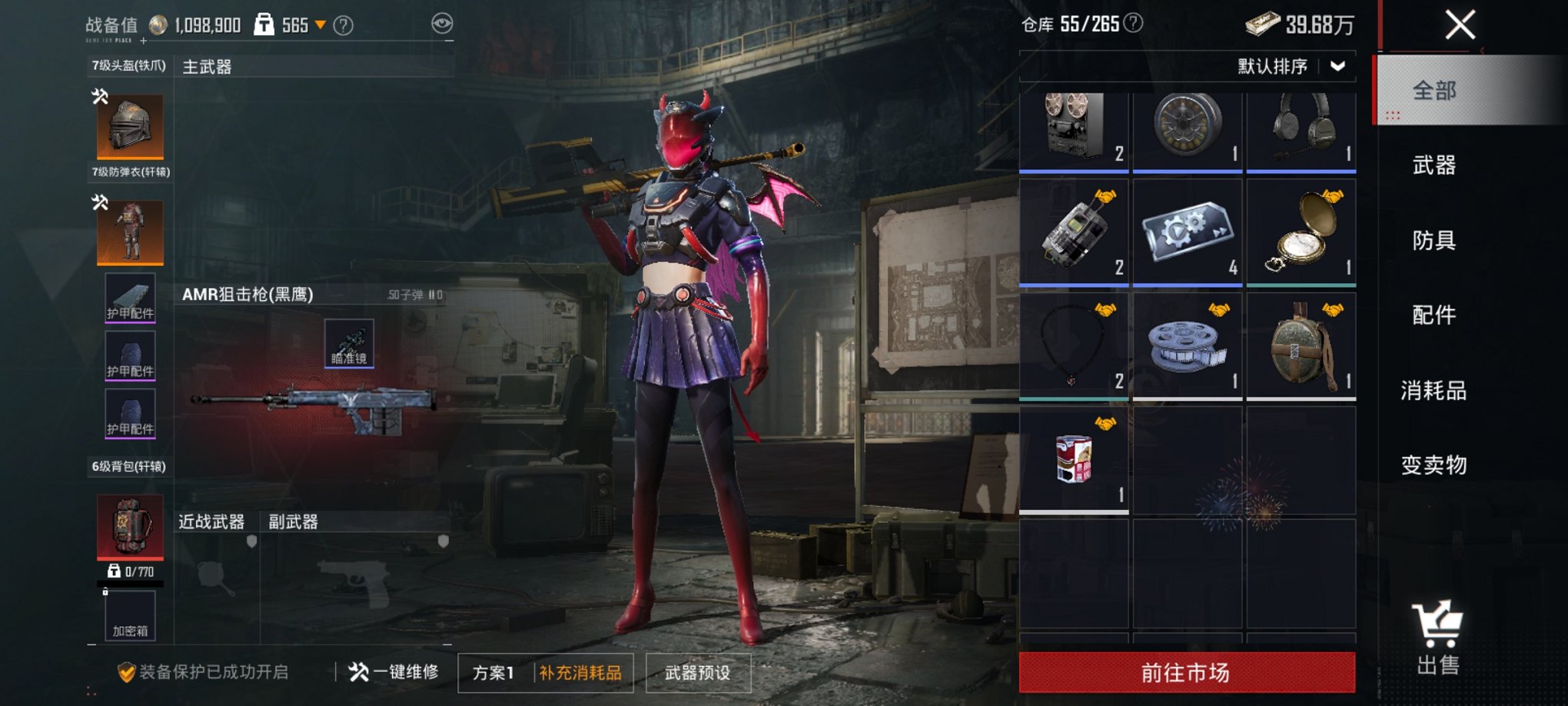Select the 方案1 loadout plan
This screenshot has width=1568, height=706.
click(x=493, y=673)
